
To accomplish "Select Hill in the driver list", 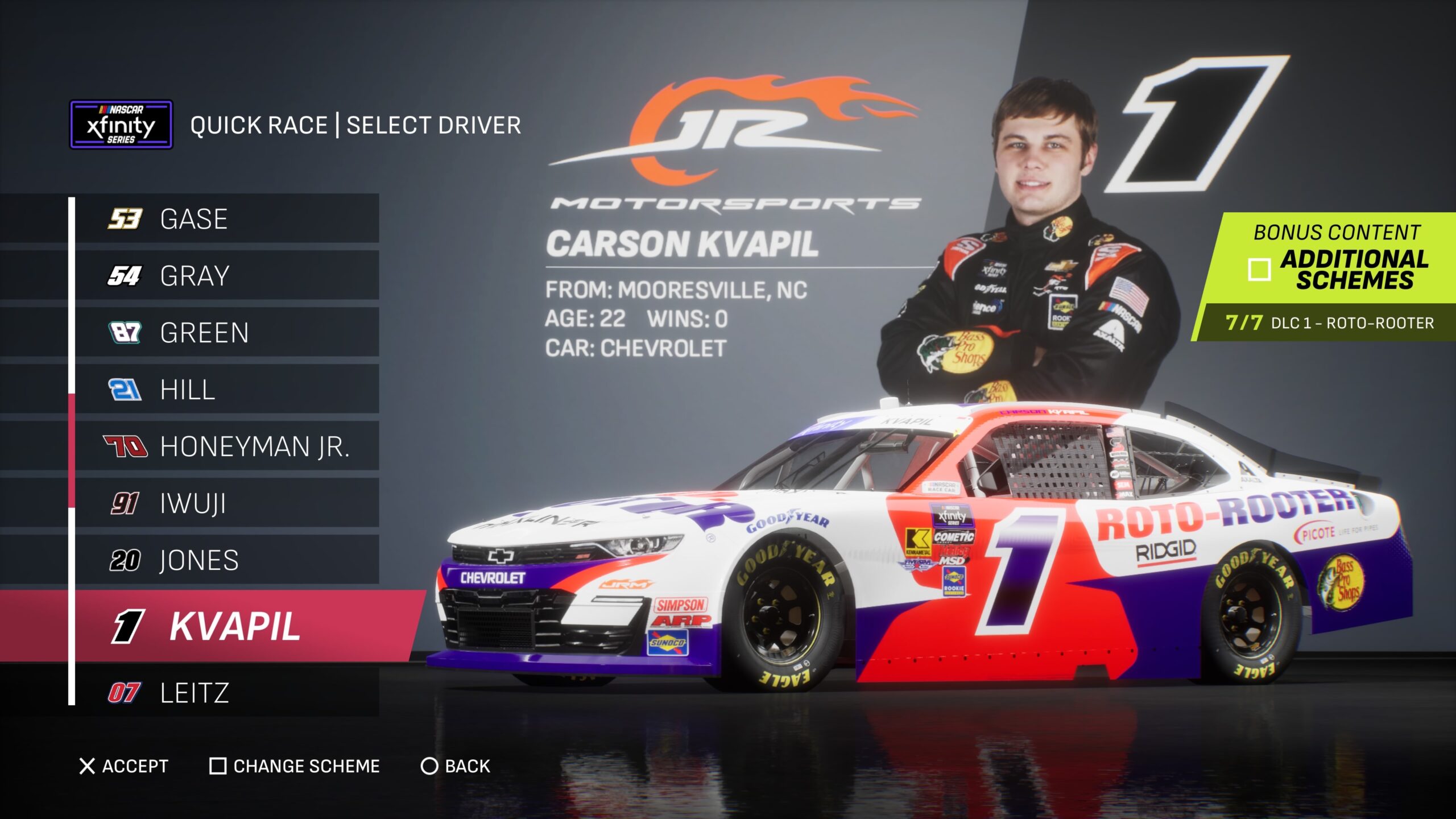I will click(x=226, y=390).
